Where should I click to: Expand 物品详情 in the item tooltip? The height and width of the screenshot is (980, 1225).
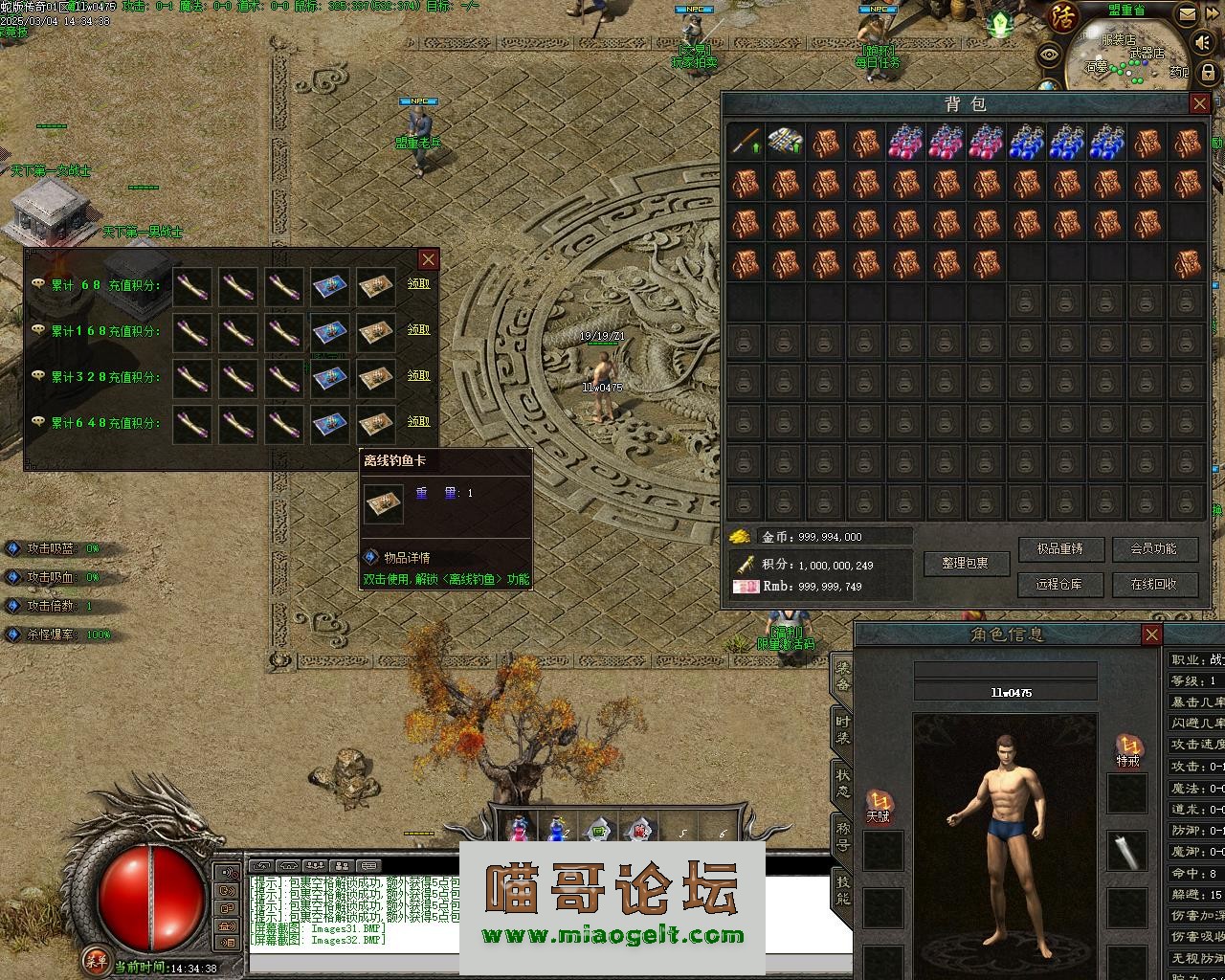pyautogui.click(x=407, y=557)
